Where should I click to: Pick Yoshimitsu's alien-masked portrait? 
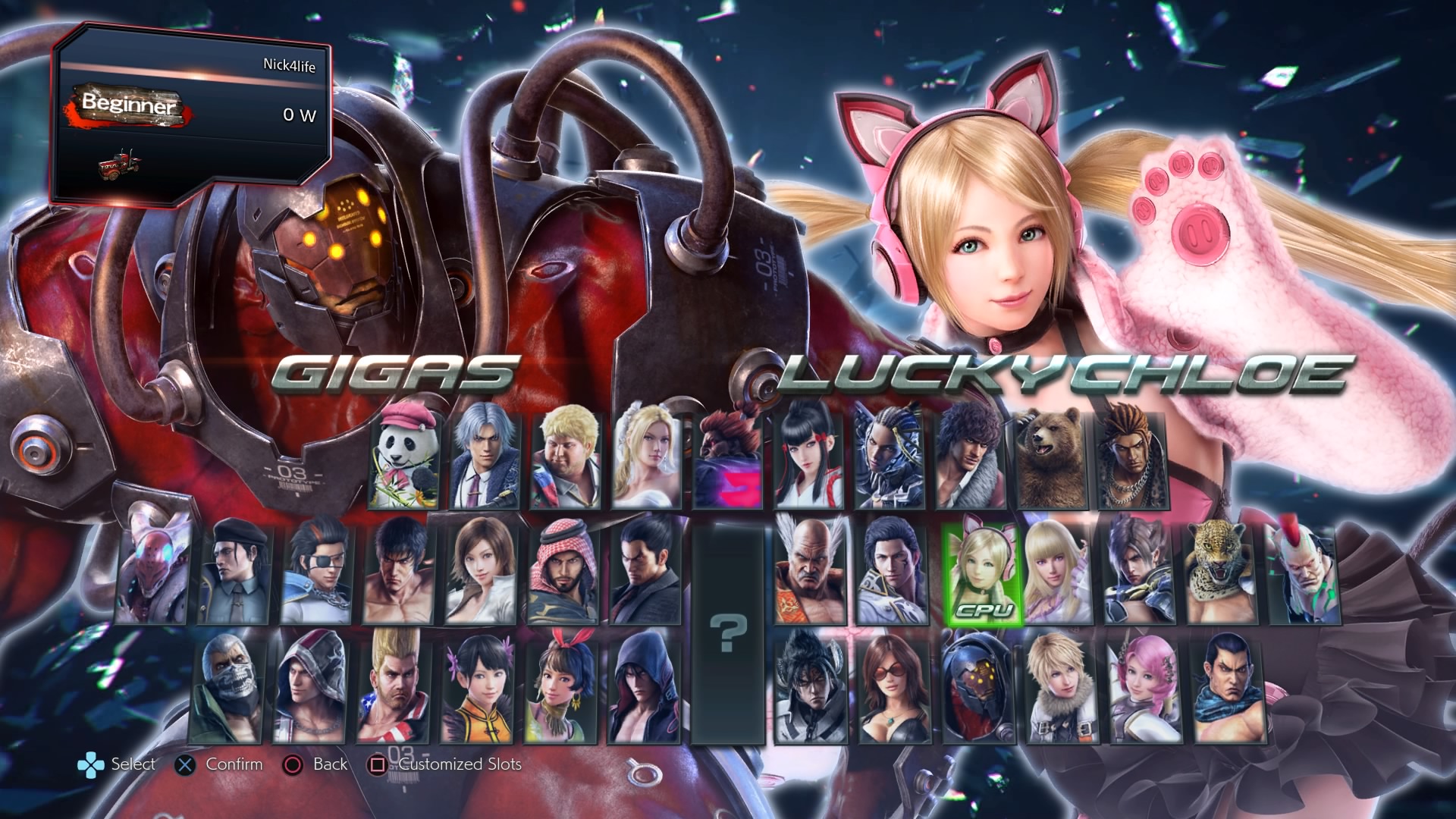pos(152,573)
